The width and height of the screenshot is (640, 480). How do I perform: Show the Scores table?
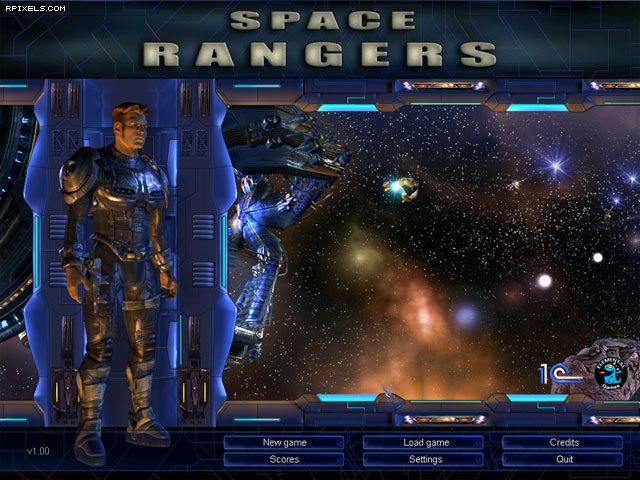pos(284,460)
